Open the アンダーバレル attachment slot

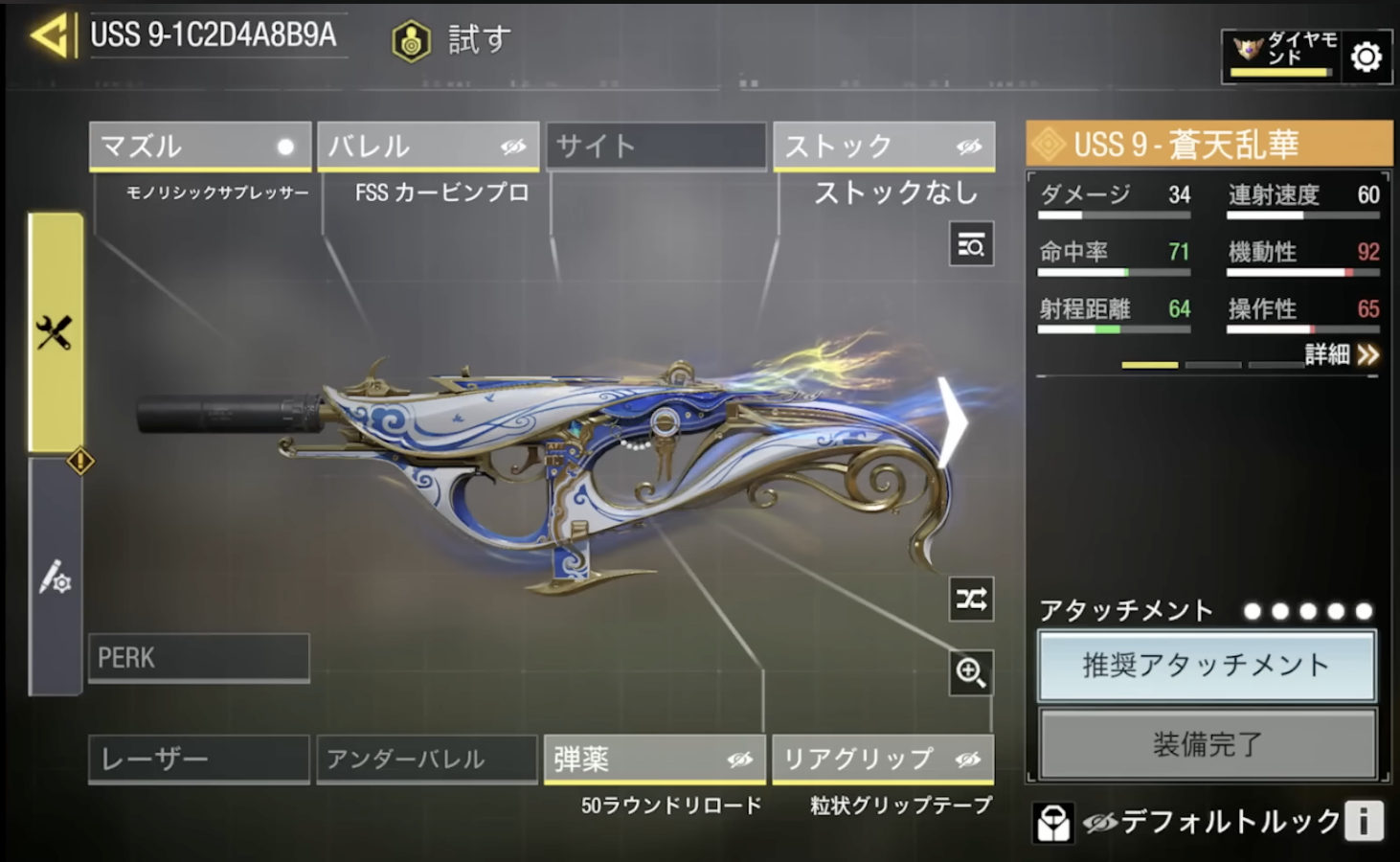click(x=427, y=760)
